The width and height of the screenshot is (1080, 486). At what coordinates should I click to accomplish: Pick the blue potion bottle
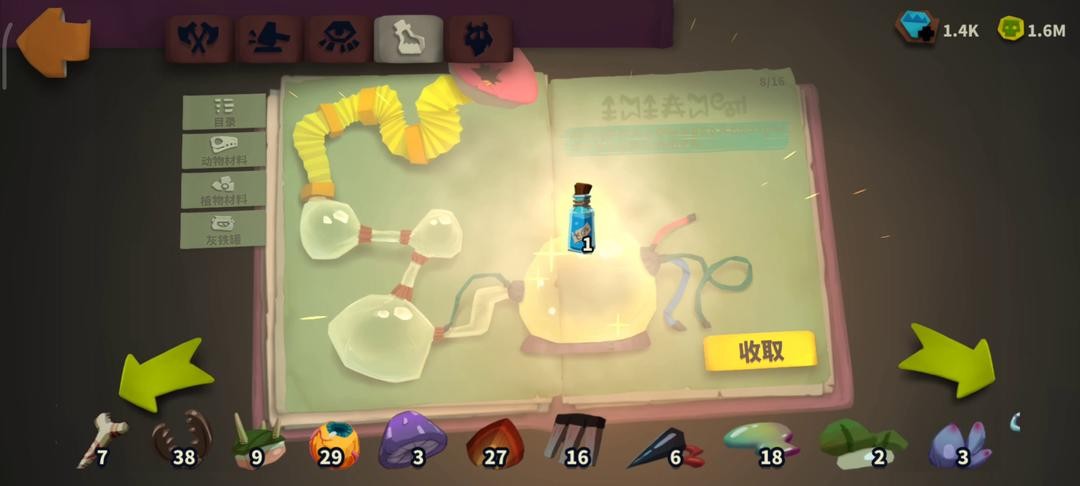pyautogui.click(x=582, y=217)
